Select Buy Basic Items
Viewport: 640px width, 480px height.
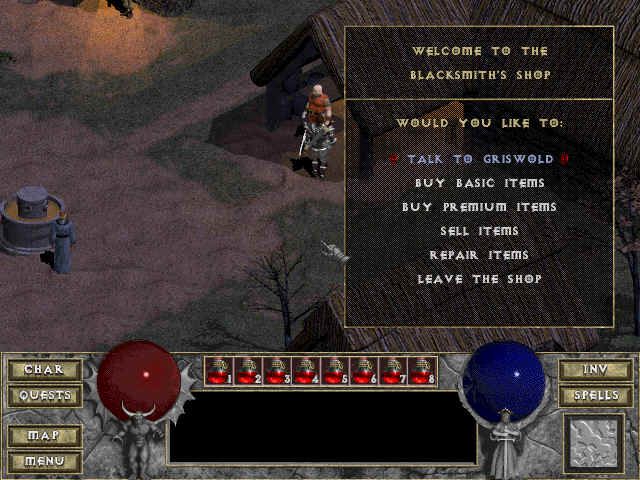pyautogui.click(x=479, y=183)
